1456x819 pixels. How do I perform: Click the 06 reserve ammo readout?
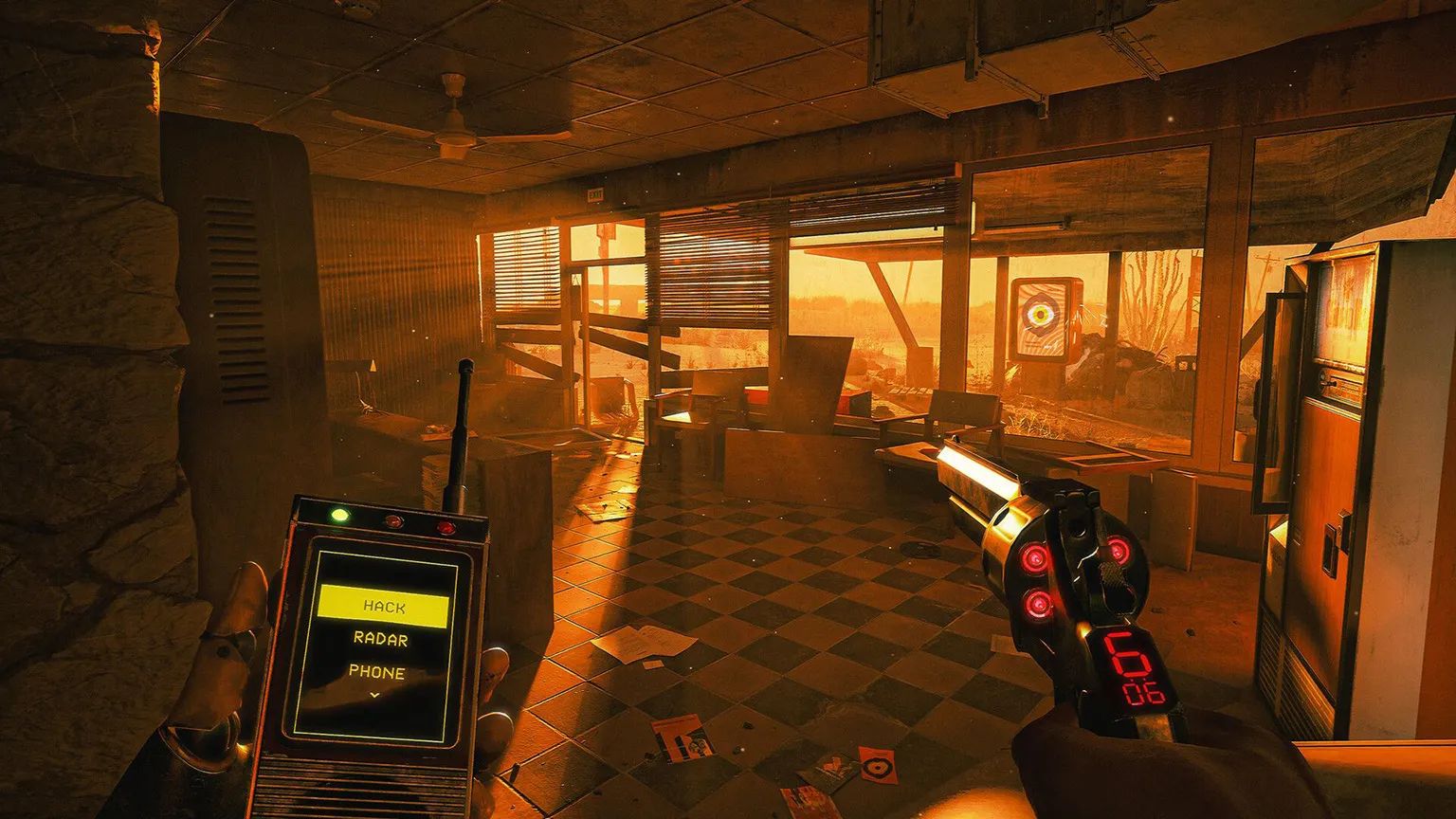(1145, 693)
